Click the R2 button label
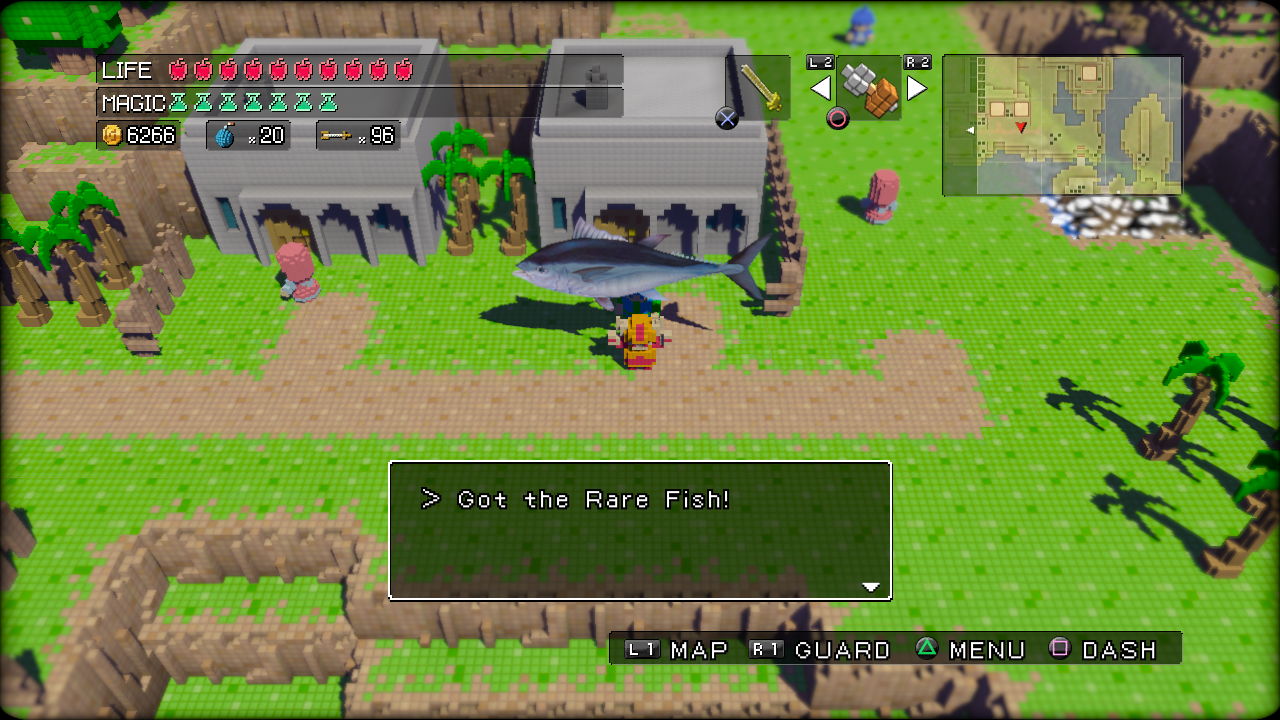The height and width of the screenshot is (720, 1280). 916,62
